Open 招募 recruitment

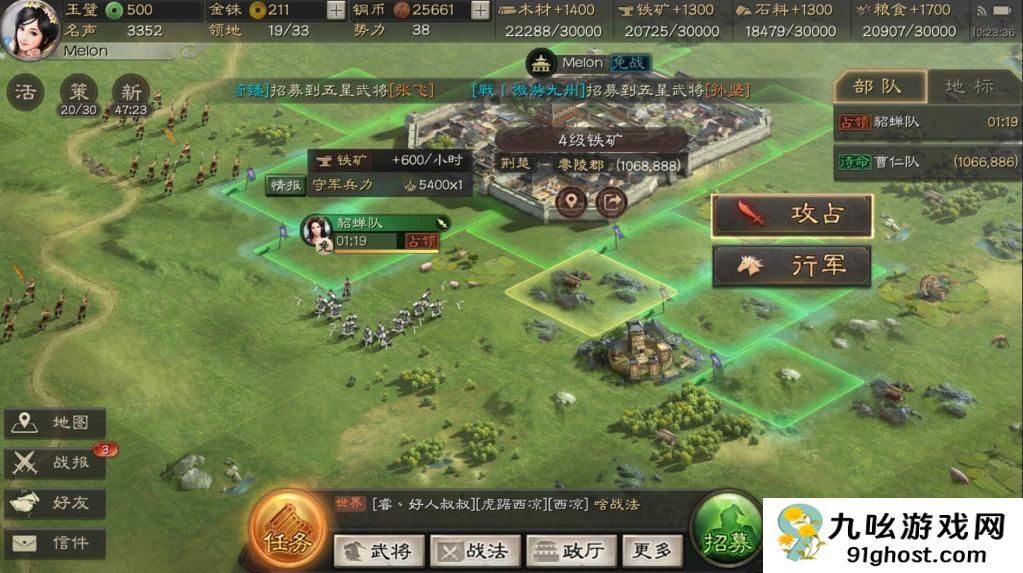tap(727, 528)
